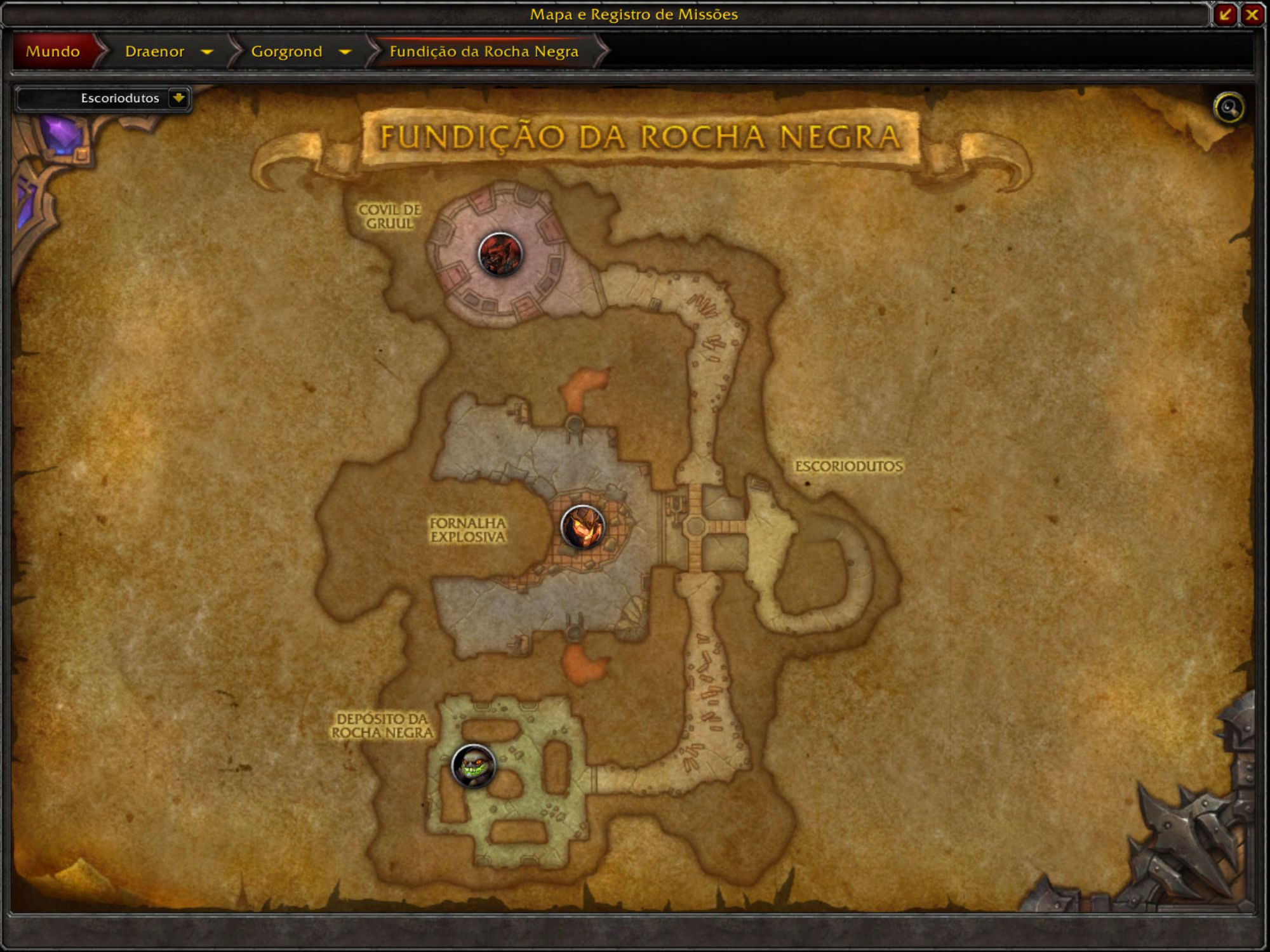
Task: Go to the Mundo breadcrumb
Action: click(53, 51)
